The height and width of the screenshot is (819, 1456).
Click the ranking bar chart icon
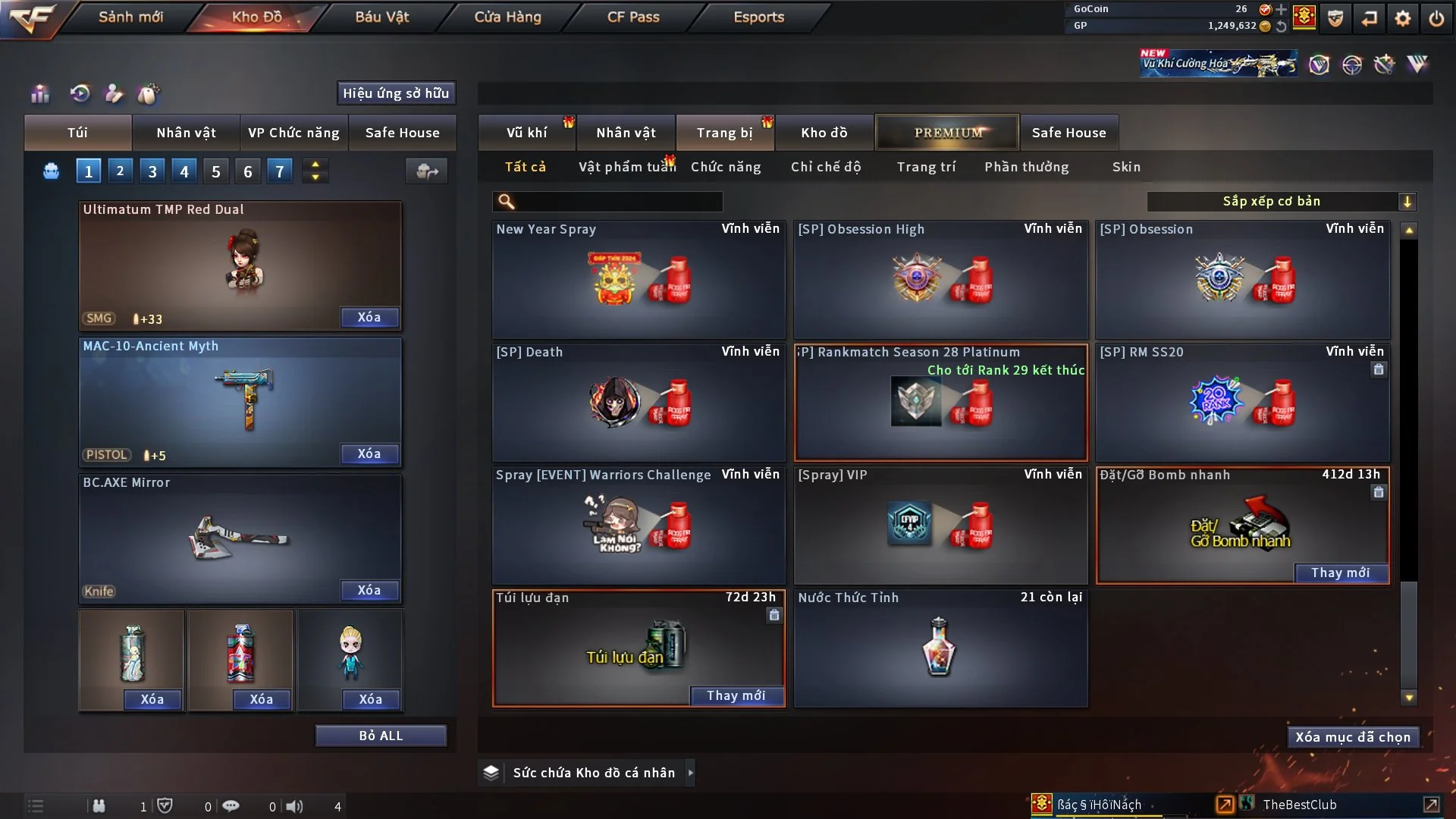pos(39,93)
